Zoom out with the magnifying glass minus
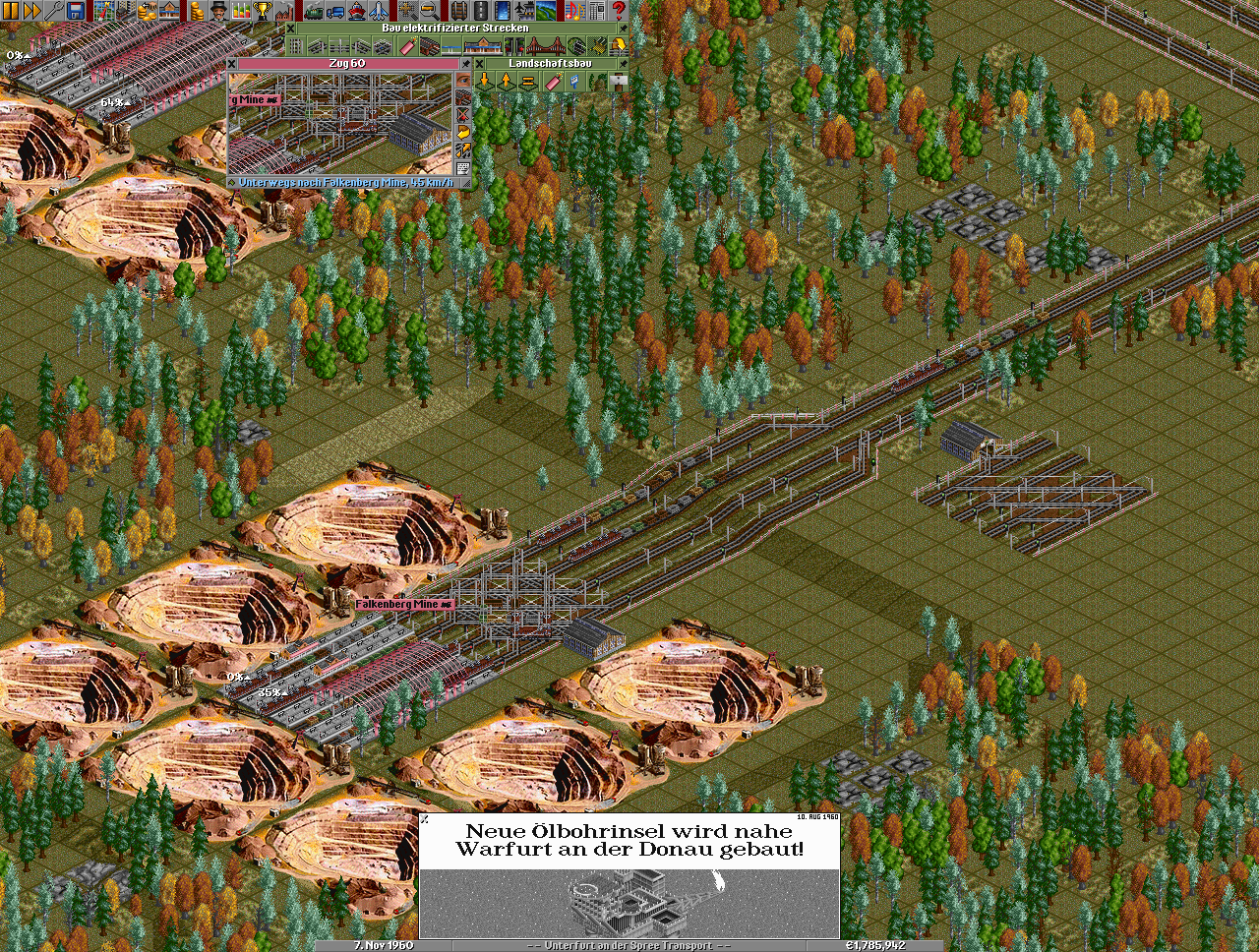 [430, 11]
